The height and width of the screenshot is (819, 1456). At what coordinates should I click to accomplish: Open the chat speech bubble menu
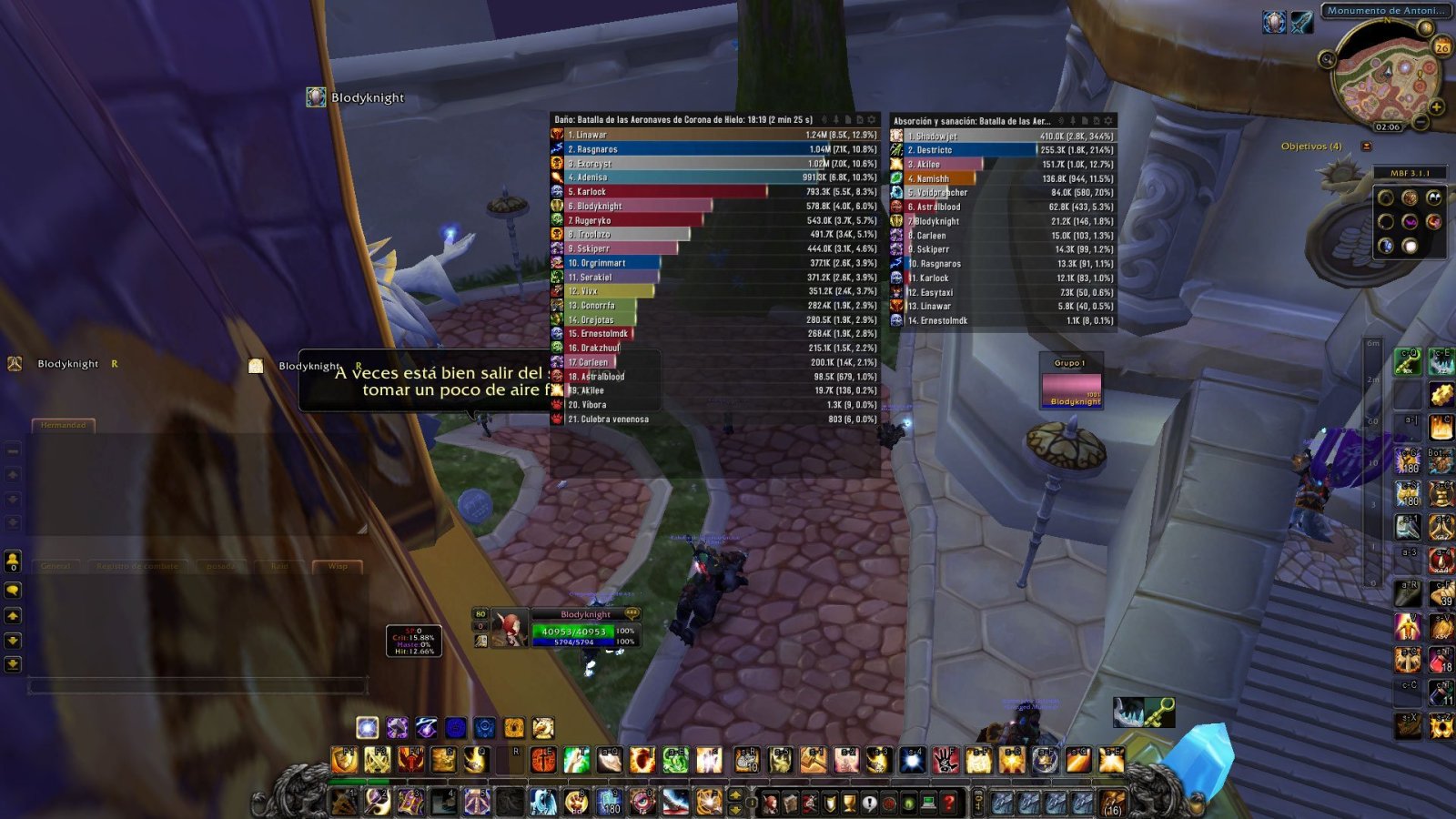[14, 590]
